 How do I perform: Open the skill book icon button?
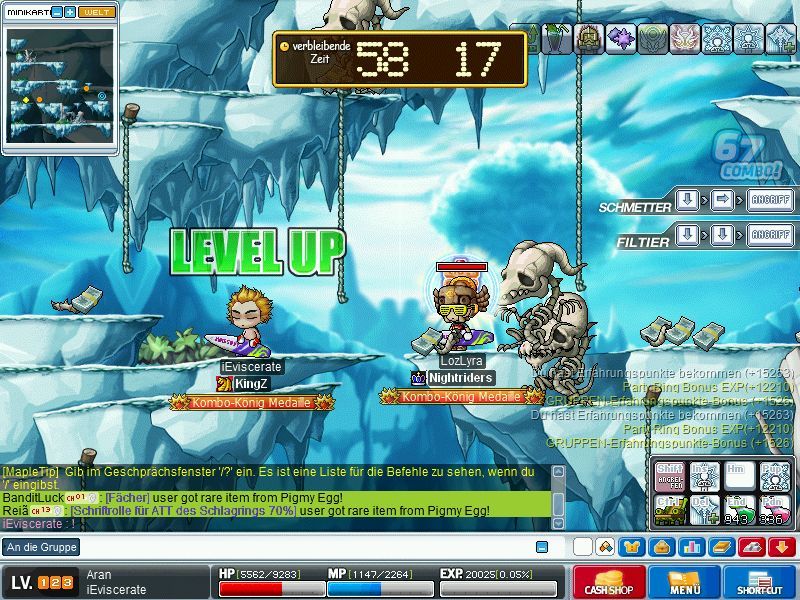(x=721, y=547)
